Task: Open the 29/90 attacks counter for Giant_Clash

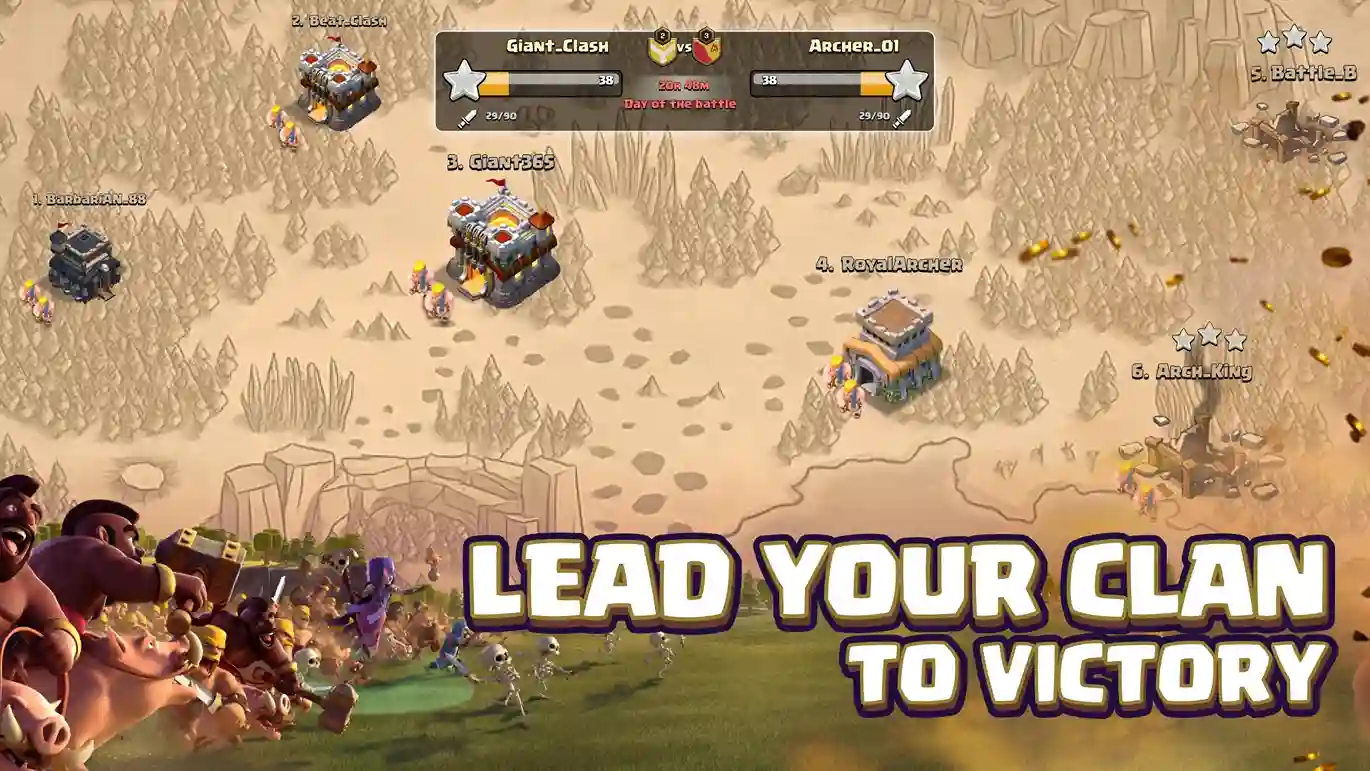Action: click(500, 115)
